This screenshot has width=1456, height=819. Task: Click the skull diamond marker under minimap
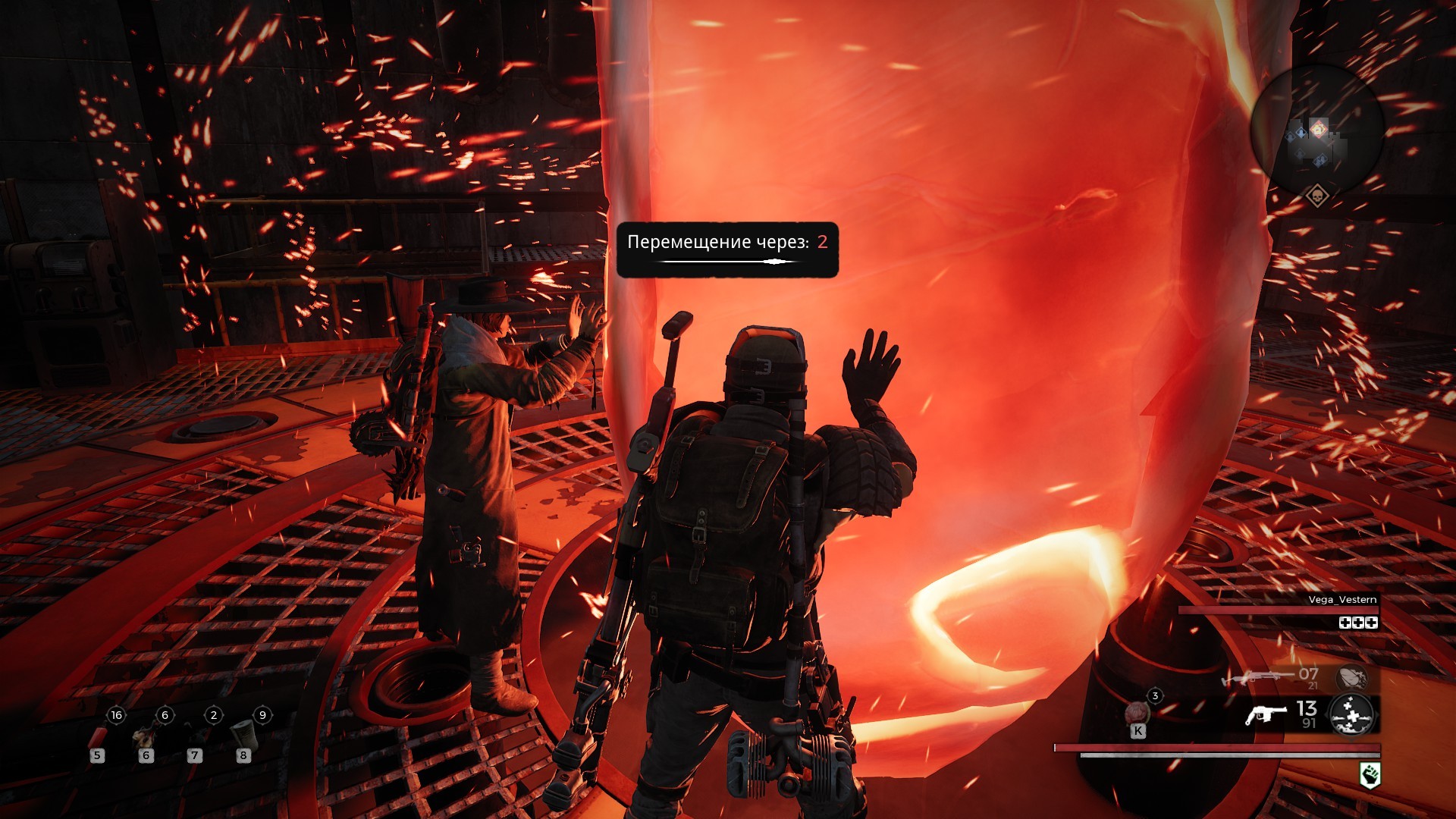(x=1317, y=196)
